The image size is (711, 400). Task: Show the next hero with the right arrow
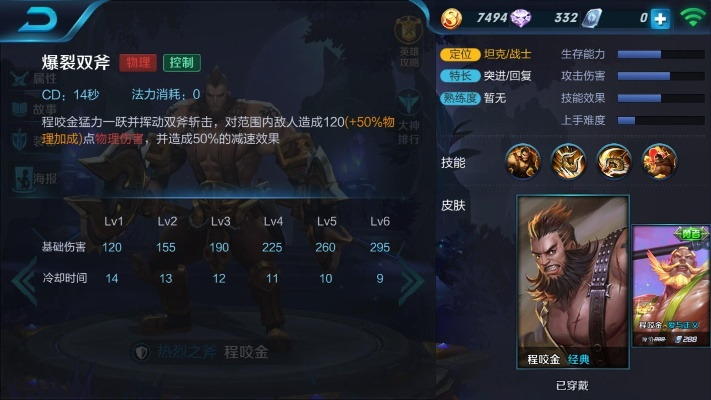point(411,284)
